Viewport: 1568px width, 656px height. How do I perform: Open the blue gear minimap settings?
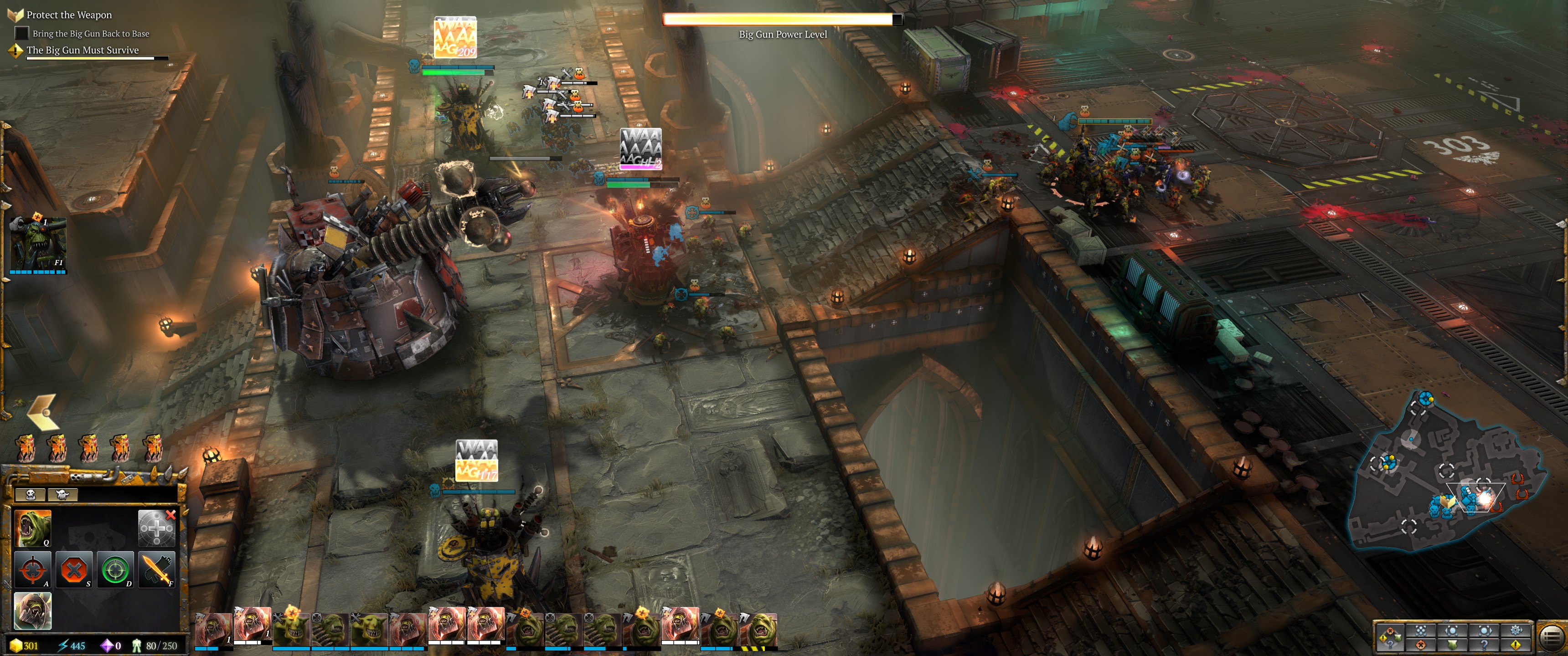[x=1516, y=630]
